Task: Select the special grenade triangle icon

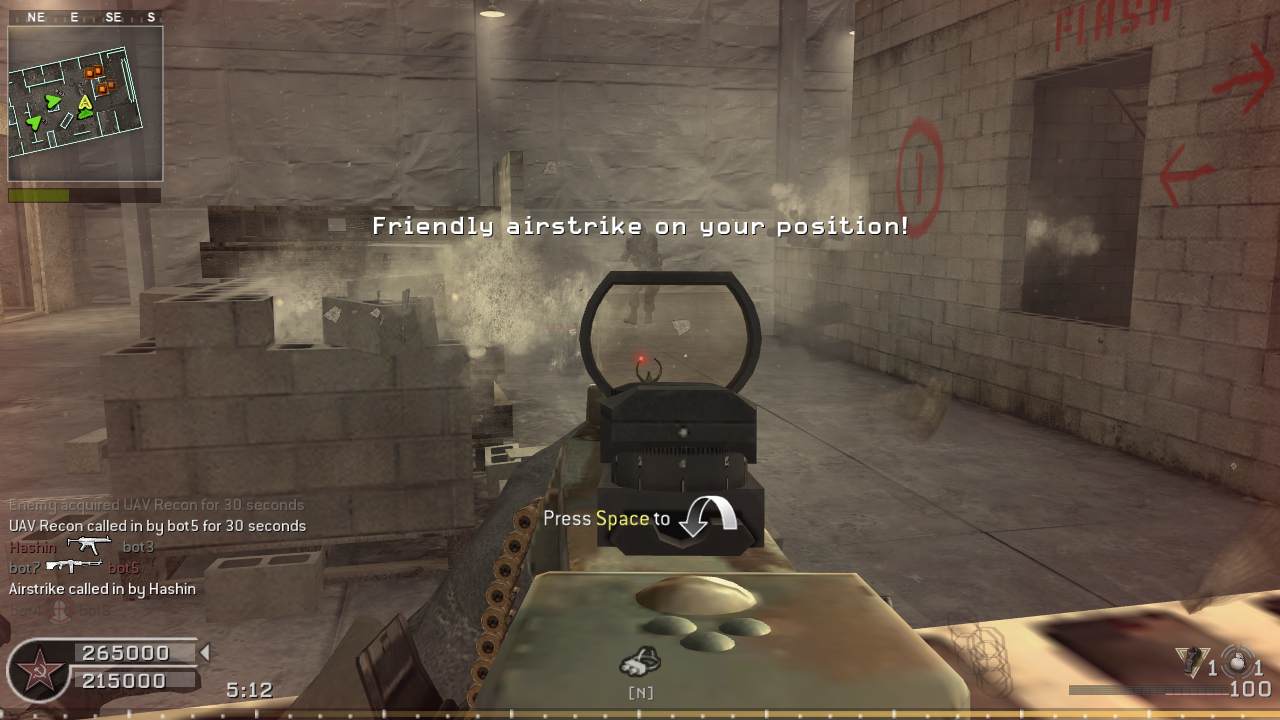Action: click(1191, 661)
